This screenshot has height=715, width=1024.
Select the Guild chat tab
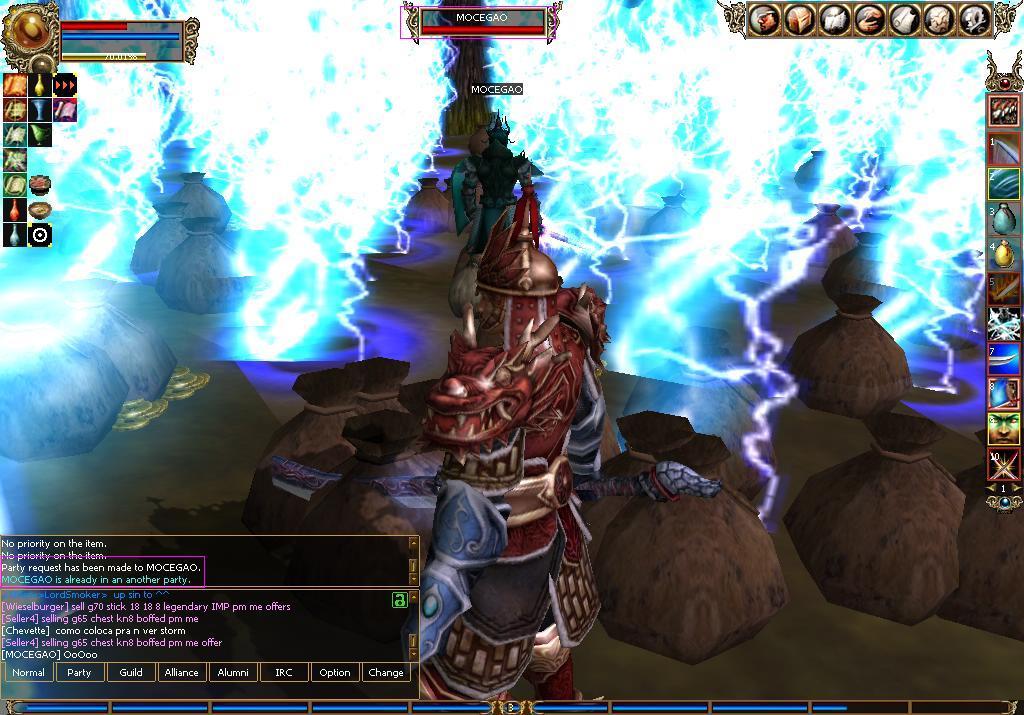[x=131, y=672]
